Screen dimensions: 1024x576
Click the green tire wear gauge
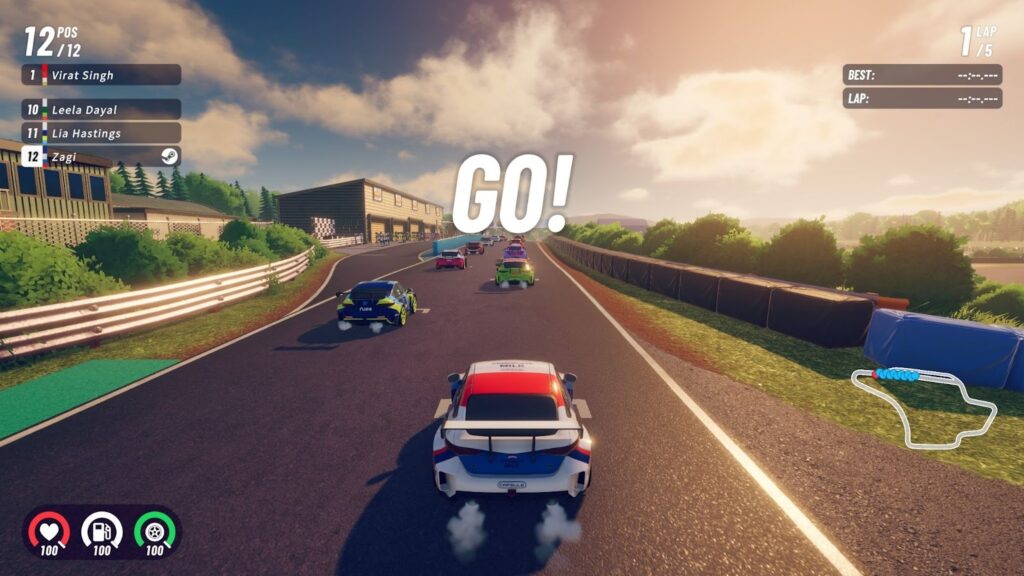(154, 531)
